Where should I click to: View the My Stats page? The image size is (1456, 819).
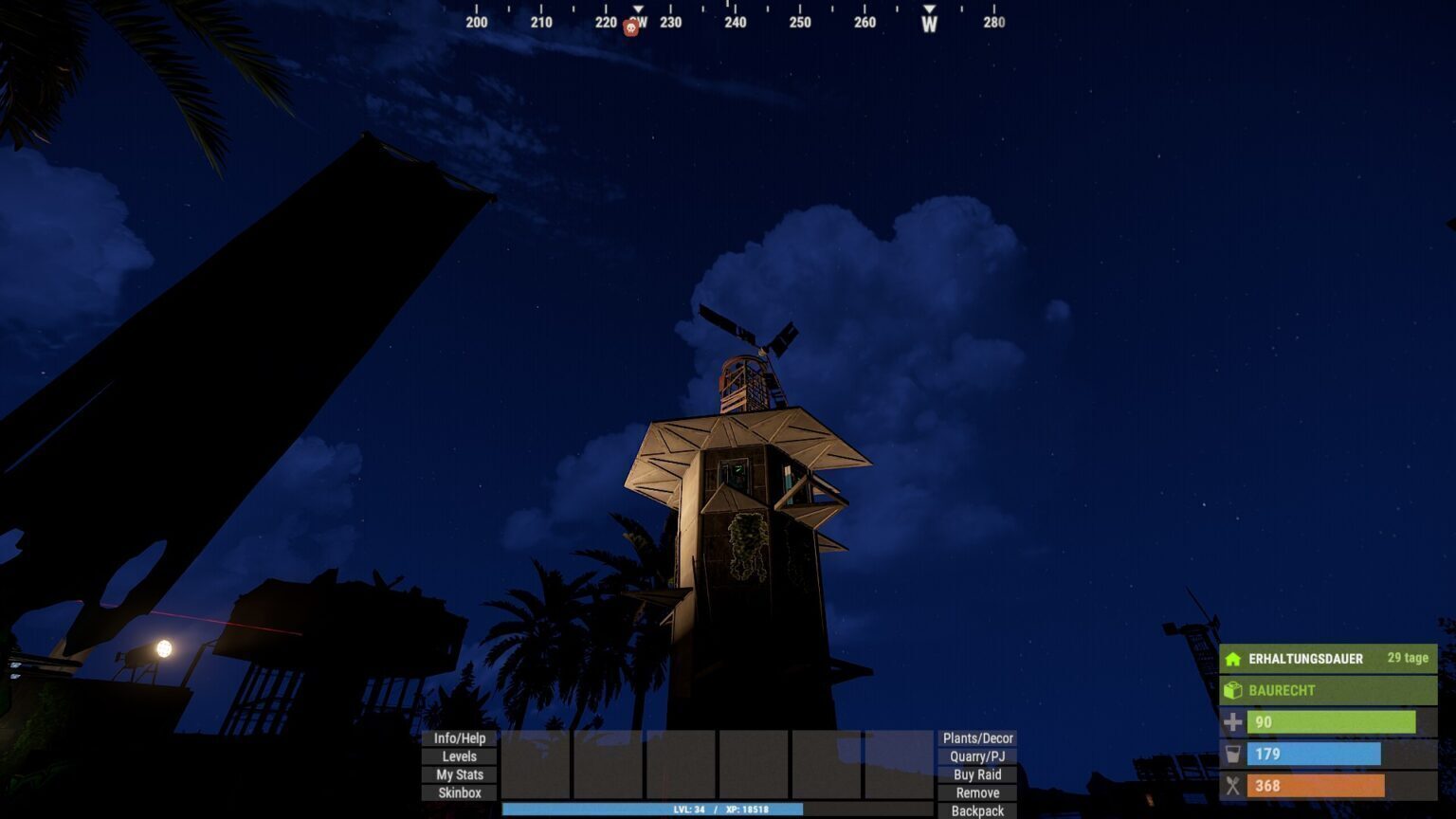coord(459,774)
